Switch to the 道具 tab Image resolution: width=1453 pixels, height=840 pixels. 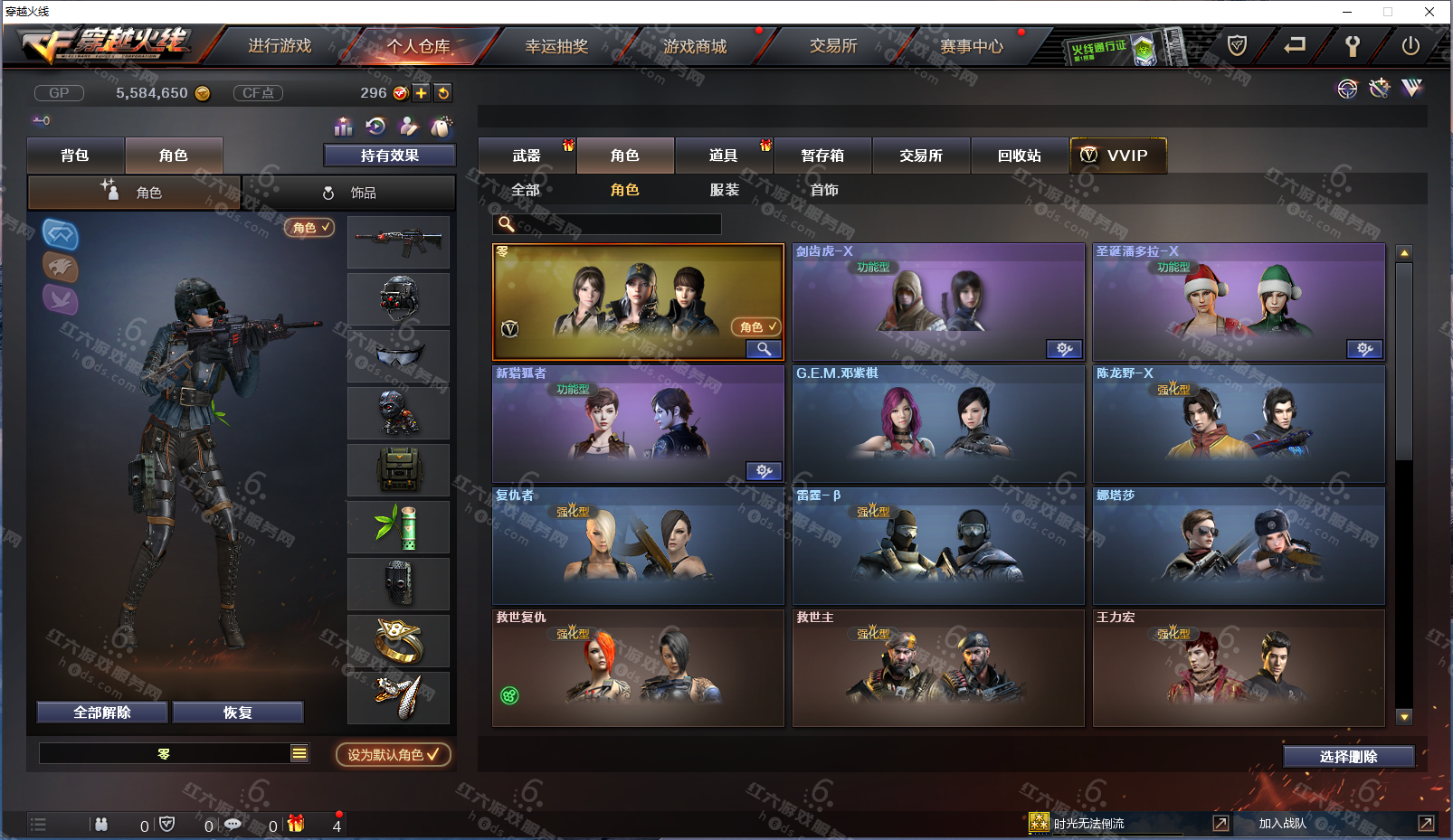723,156
